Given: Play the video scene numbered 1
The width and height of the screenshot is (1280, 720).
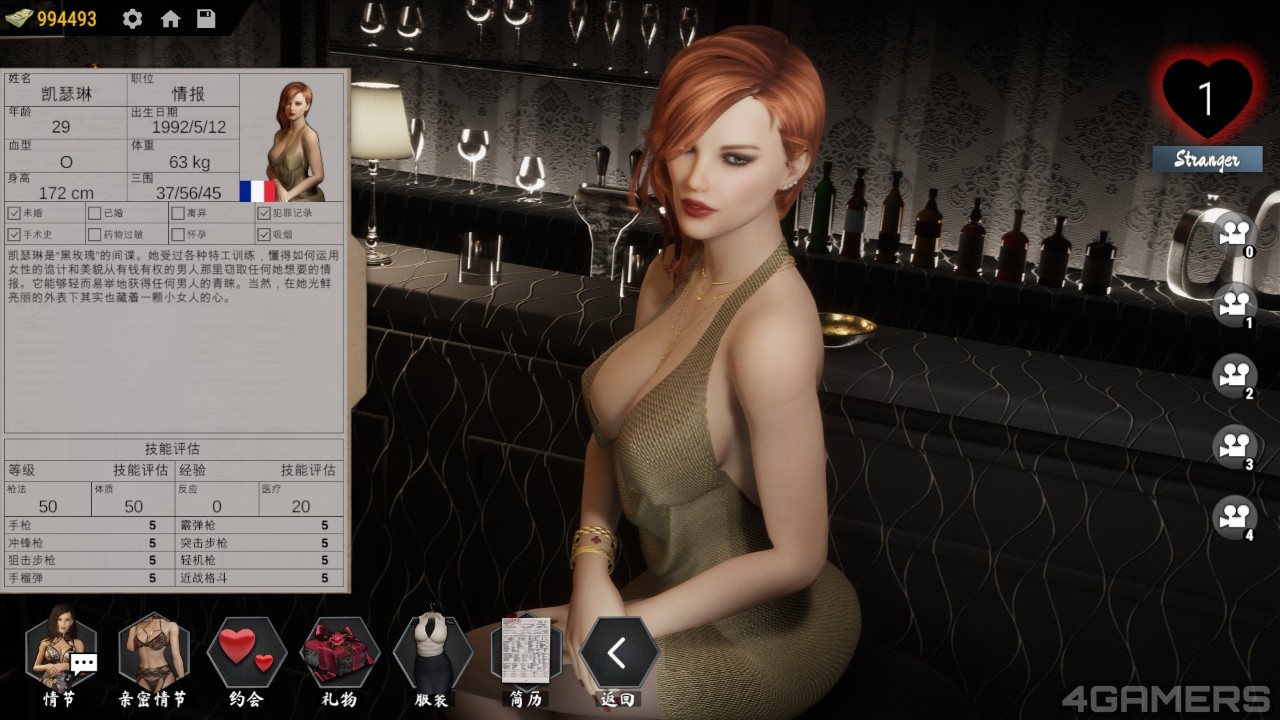Looking at the screenshot, I should pos(1234,303).
